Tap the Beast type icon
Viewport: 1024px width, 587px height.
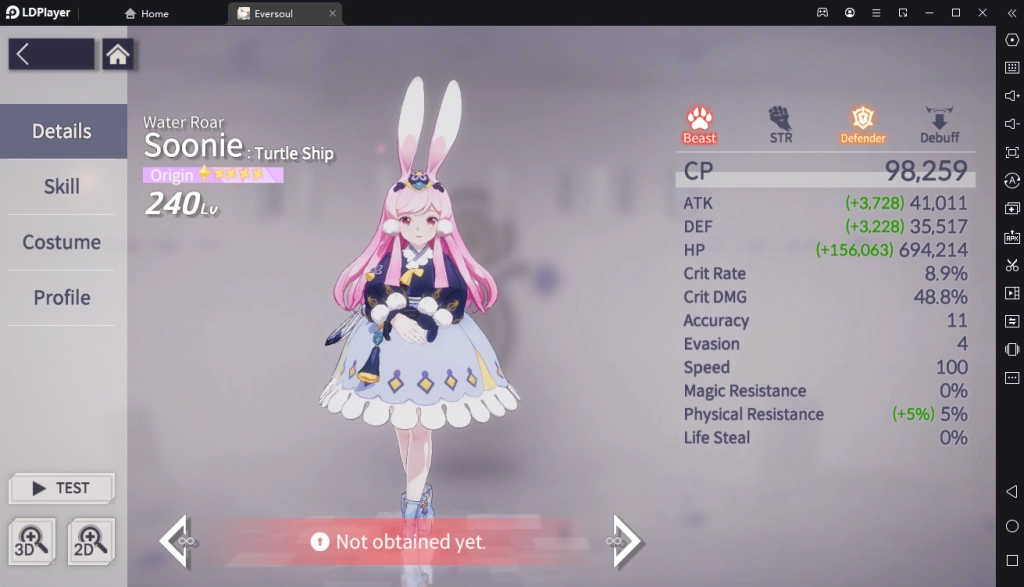[700, 124]
